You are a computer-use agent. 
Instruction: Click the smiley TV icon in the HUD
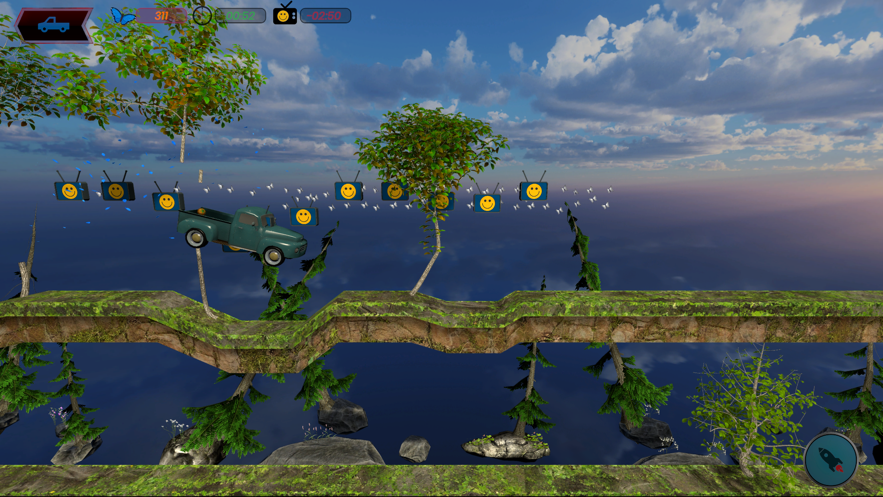click(x=284, y=15)
